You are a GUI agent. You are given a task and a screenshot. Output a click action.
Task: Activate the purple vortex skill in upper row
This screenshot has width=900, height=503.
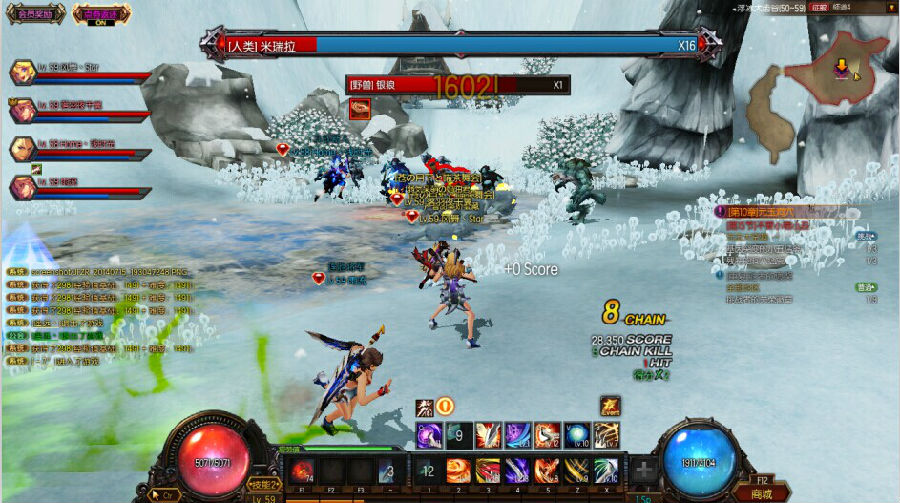click(x=430, y=435)
